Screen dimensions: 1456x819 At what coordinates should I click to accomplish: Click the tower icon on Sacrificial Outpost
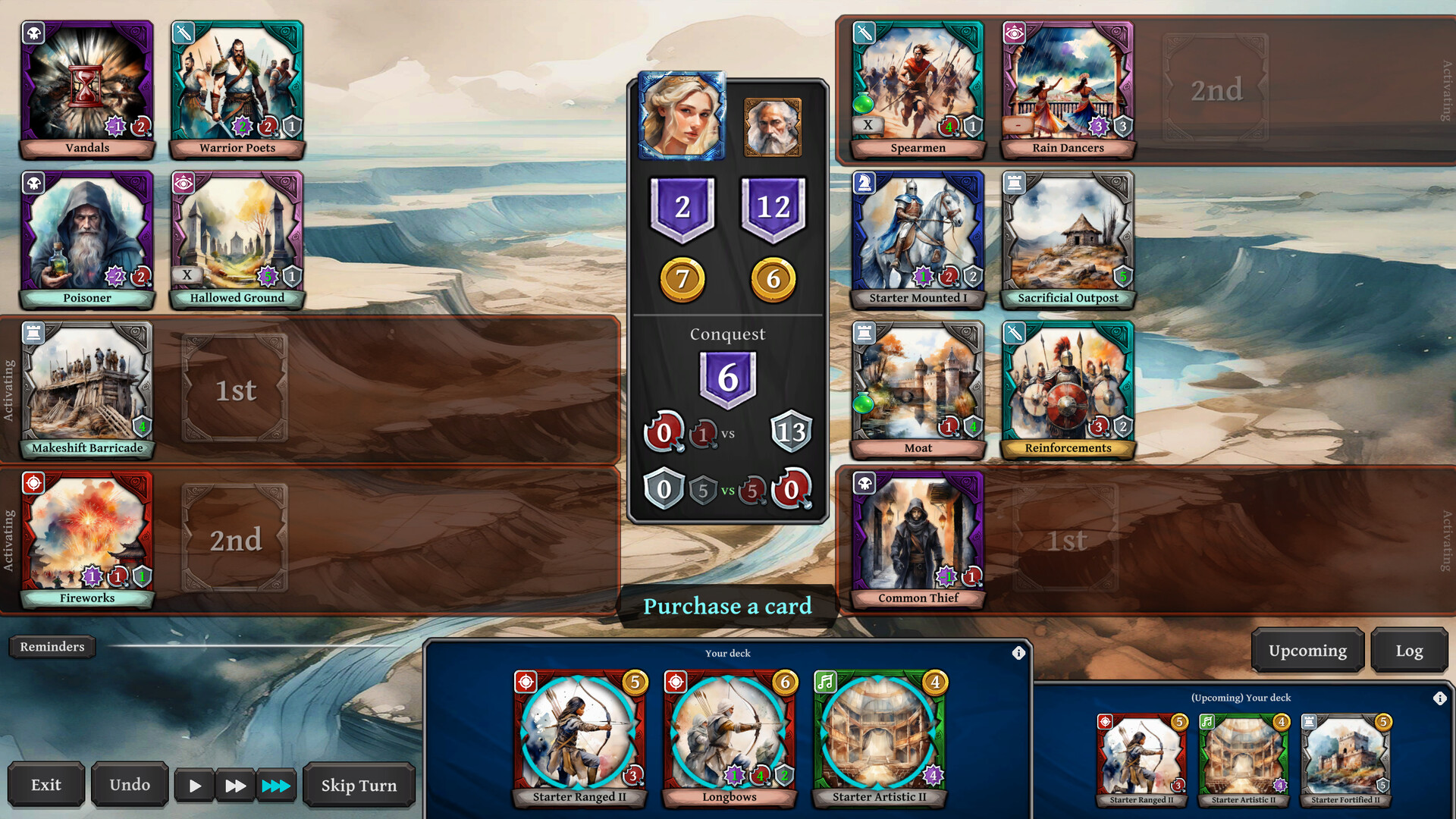1014,183
